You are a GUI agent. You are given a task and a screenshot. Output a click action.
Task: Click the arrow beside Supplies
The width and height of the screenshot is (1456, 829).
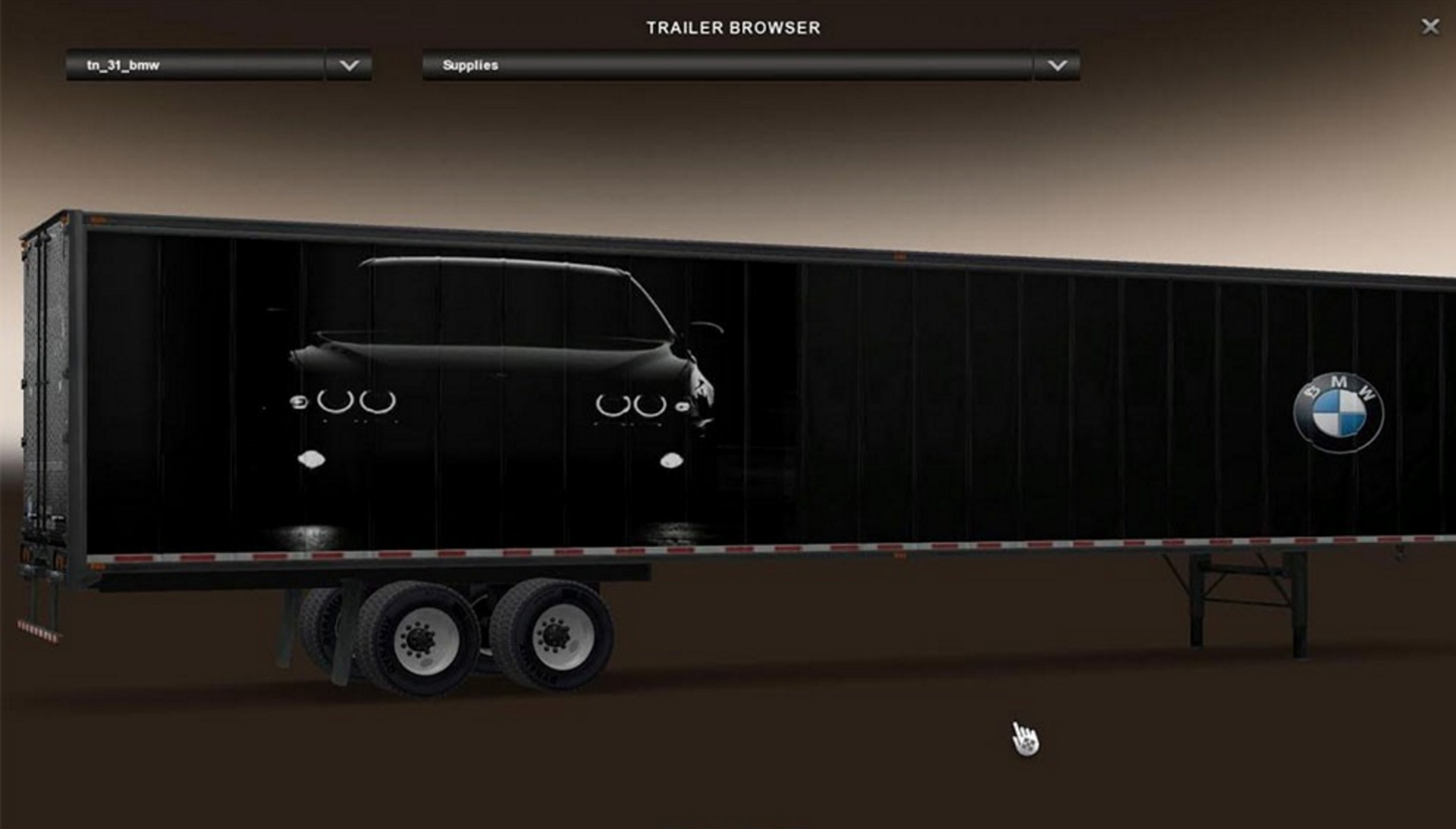1057,65
